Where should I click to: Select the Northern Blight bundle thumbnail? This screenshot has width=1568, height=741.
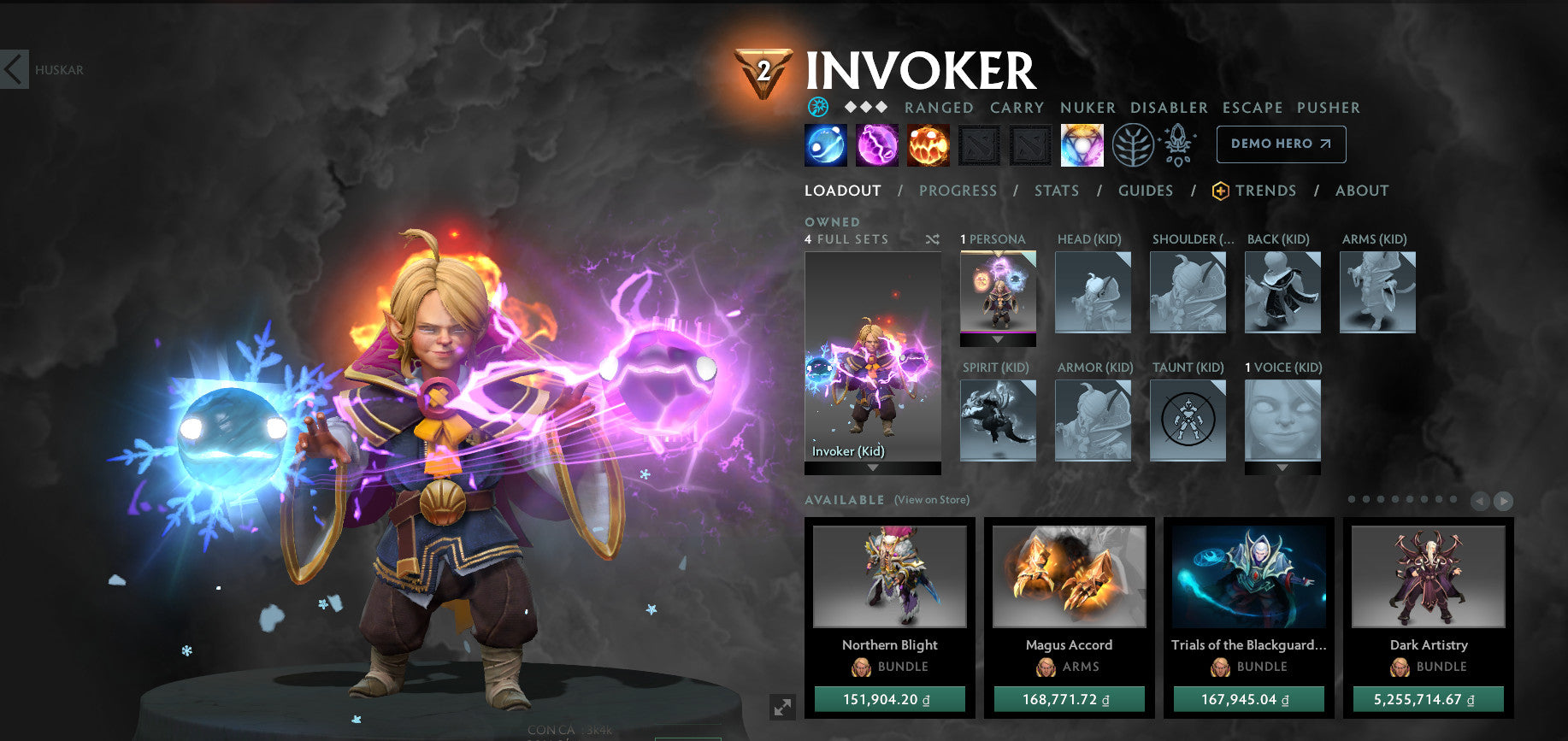pos(889,579)
